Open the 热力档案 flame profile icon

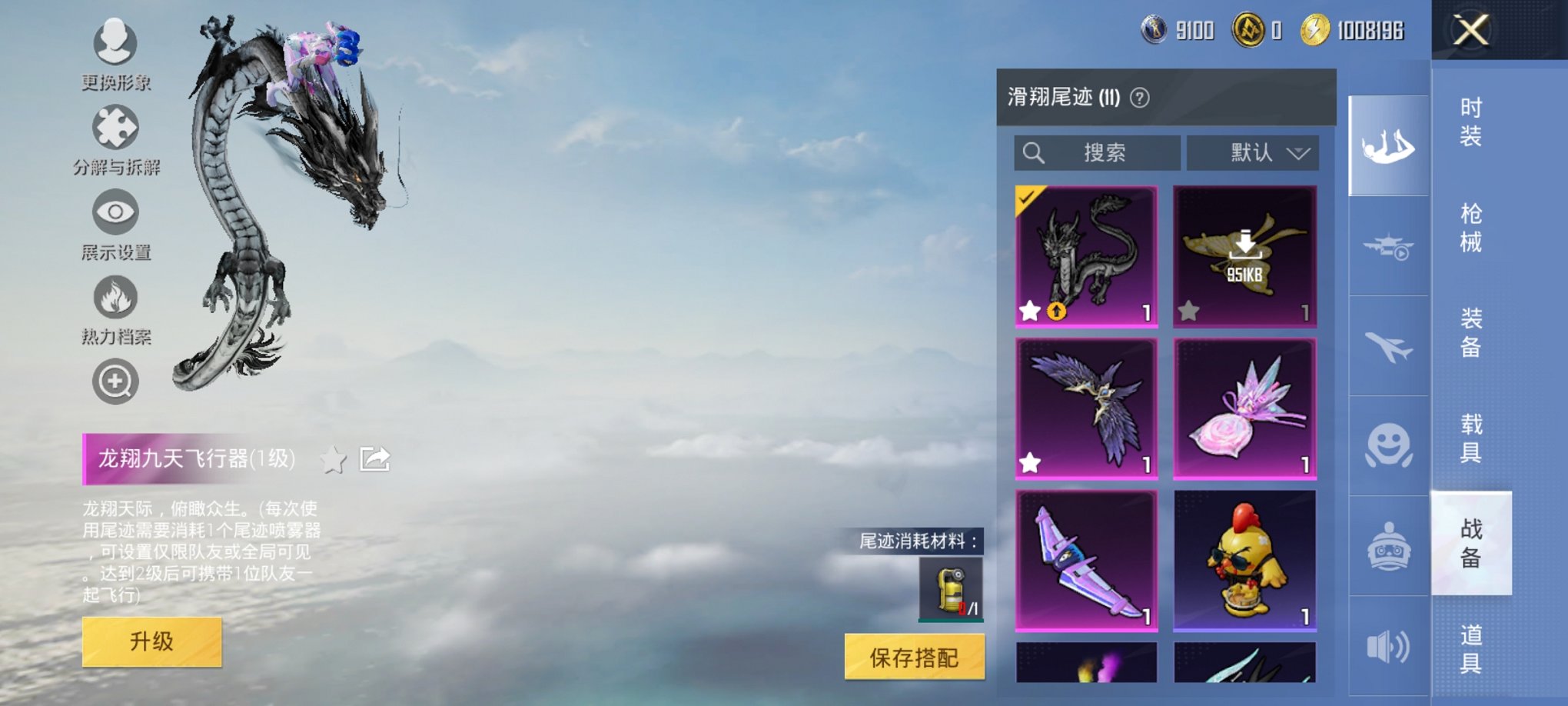[x=115, y=298]
